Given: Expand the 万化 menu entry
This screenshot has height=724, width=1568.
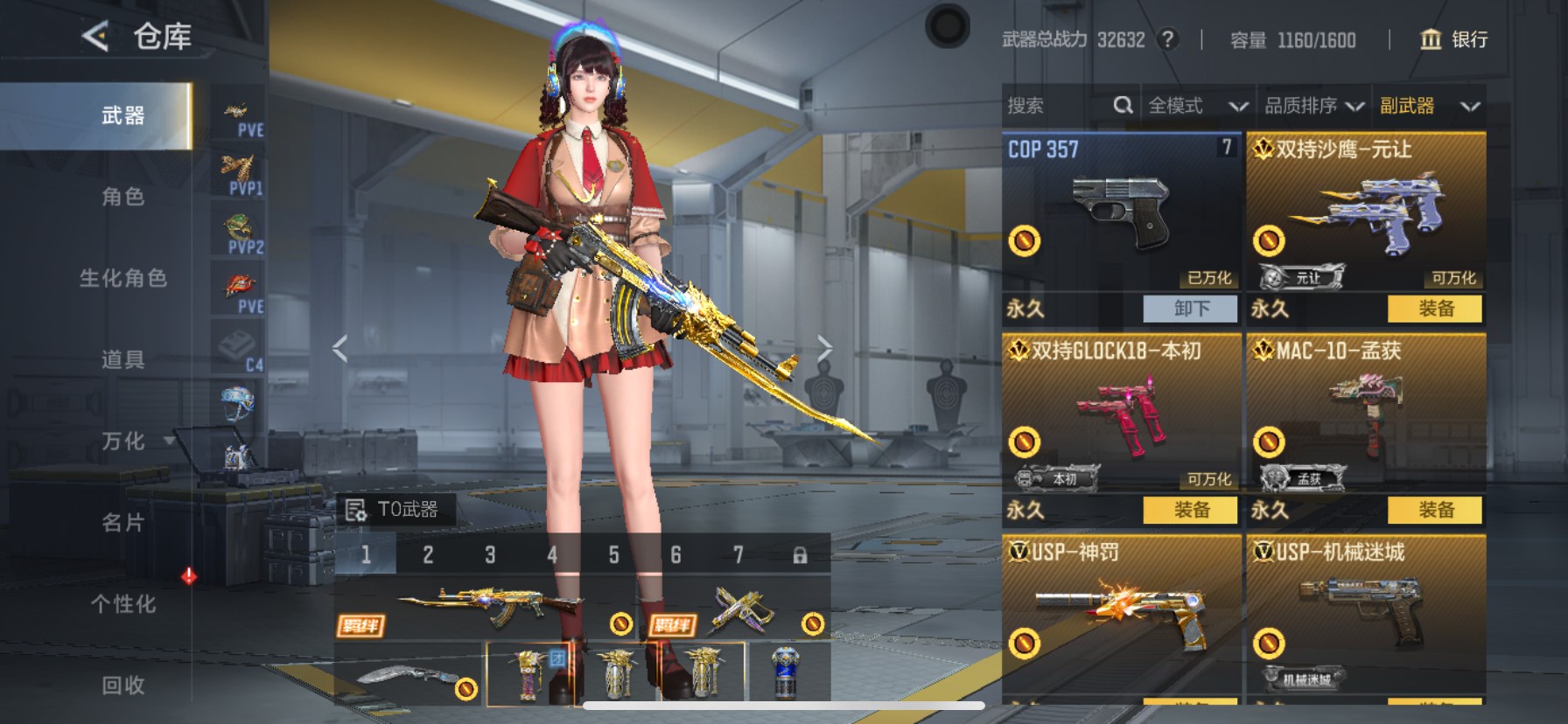Looking at the screenshot, I should click(x=123, y=441).
